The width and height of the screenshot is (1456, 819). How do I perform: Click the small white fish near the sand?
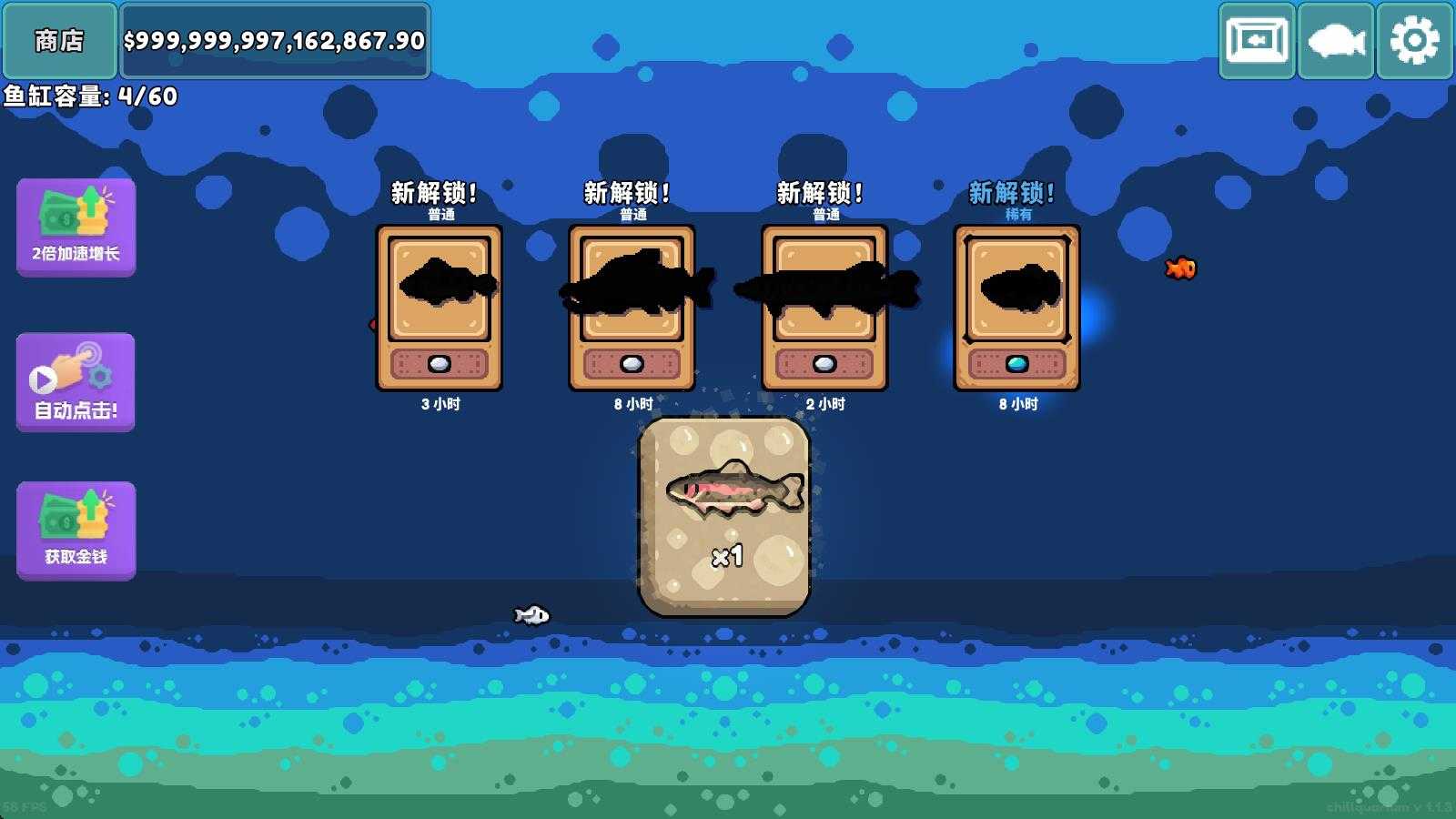[x=531, y=612]
